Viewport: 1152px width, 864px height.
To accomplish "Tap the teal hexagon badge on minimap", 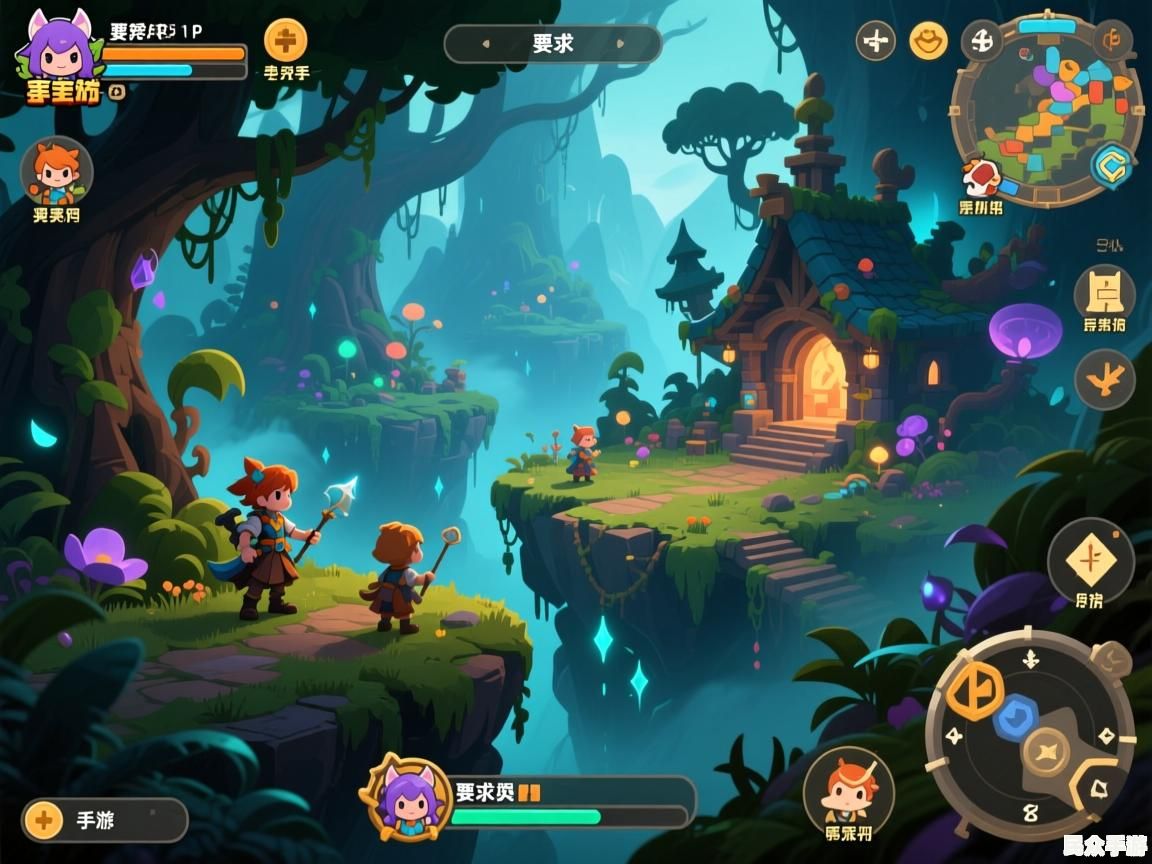I will click(x=1111, y=166).
